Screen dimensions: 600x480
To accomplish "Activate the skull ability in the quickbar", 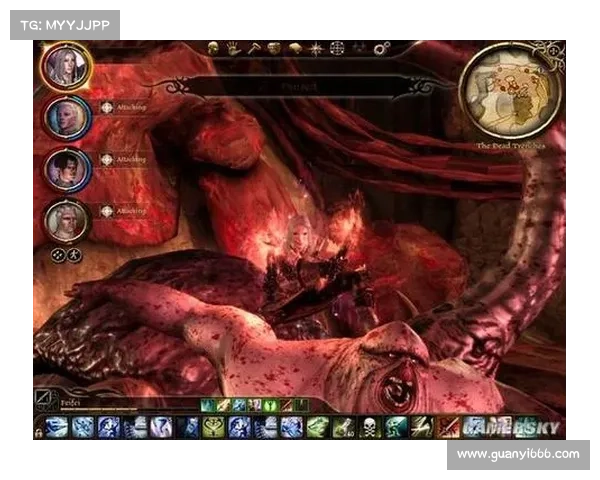I will pos(368,427).
